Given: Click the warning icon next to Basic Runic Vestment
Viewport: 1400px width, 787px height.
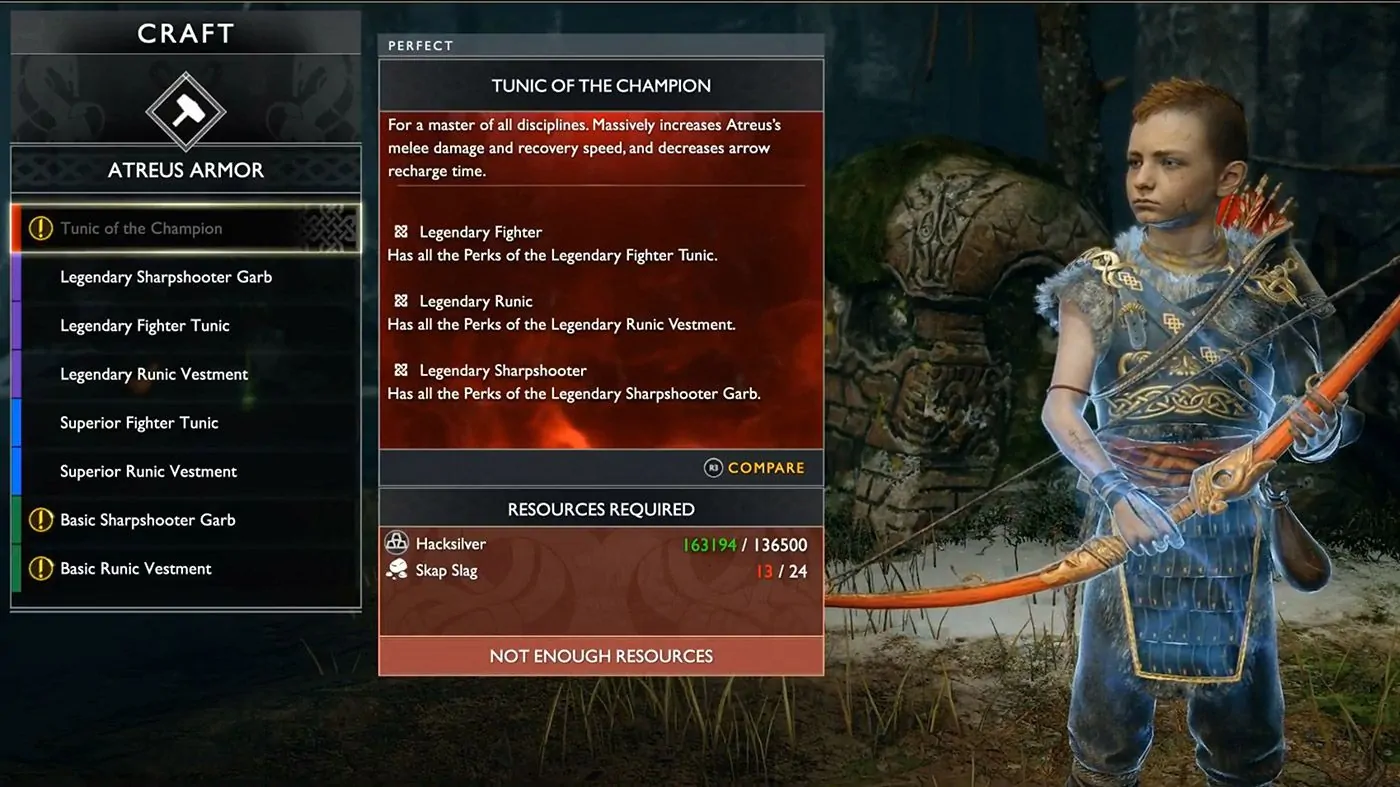Looking at the screenshot, I should pos(40,567).
